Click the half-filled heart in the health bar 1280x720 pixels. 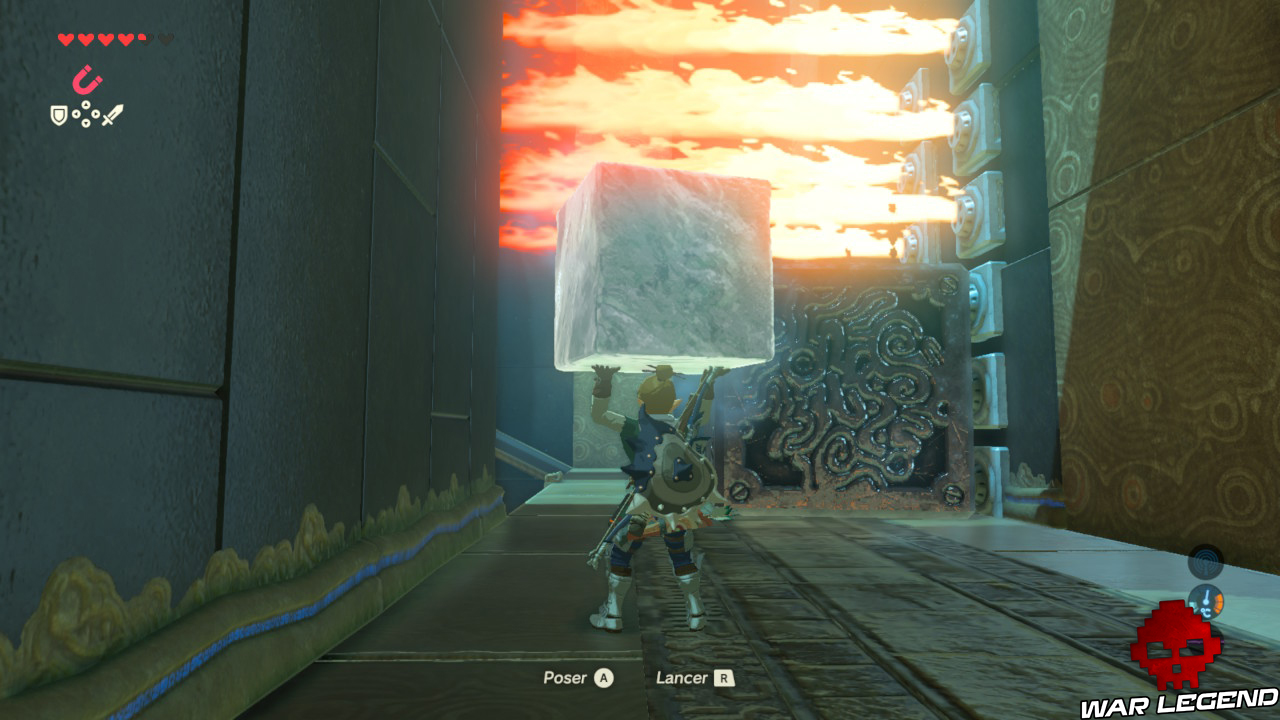coord(145,38)
